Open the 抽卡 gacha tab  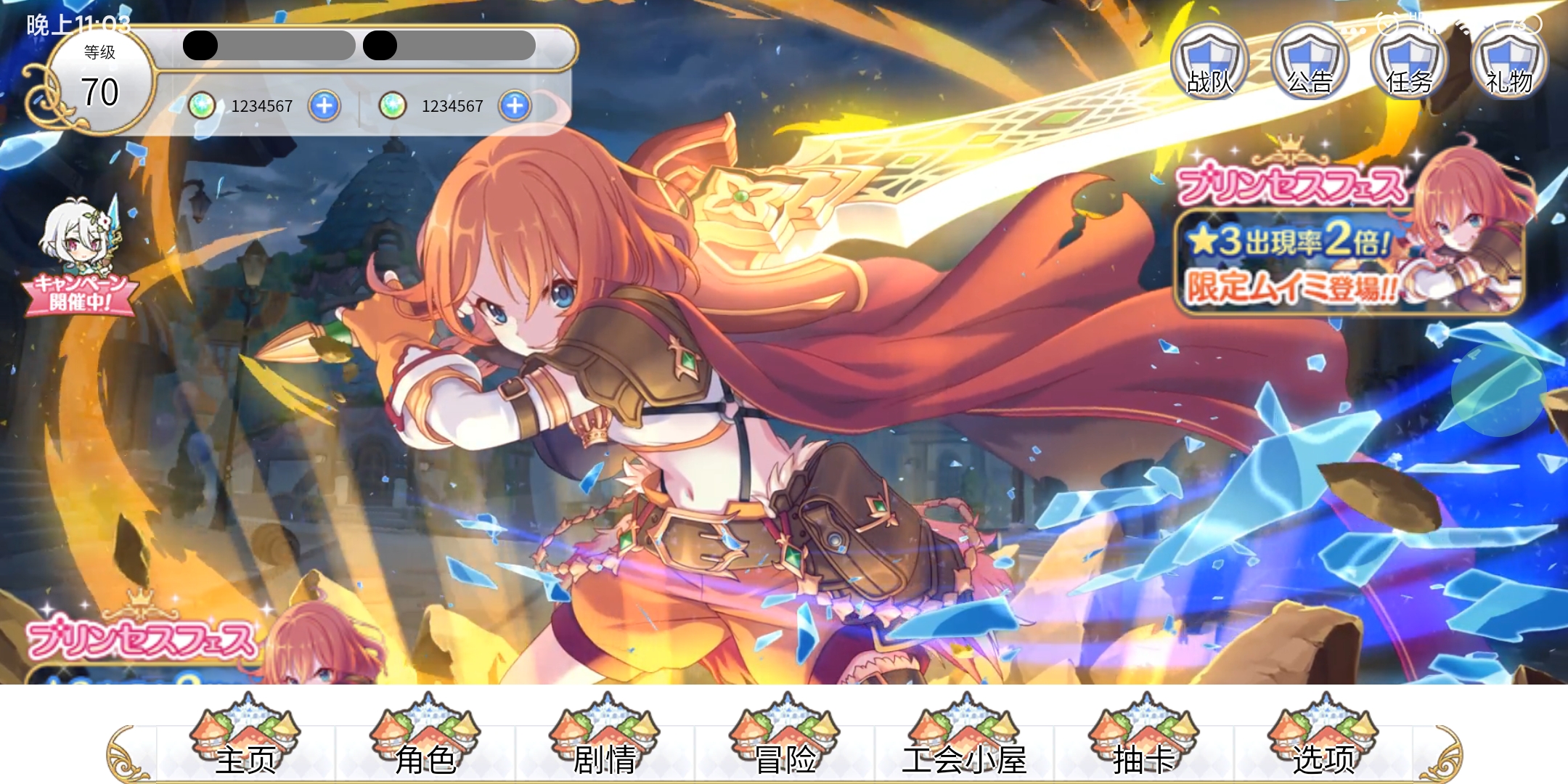coord(1144,737)
